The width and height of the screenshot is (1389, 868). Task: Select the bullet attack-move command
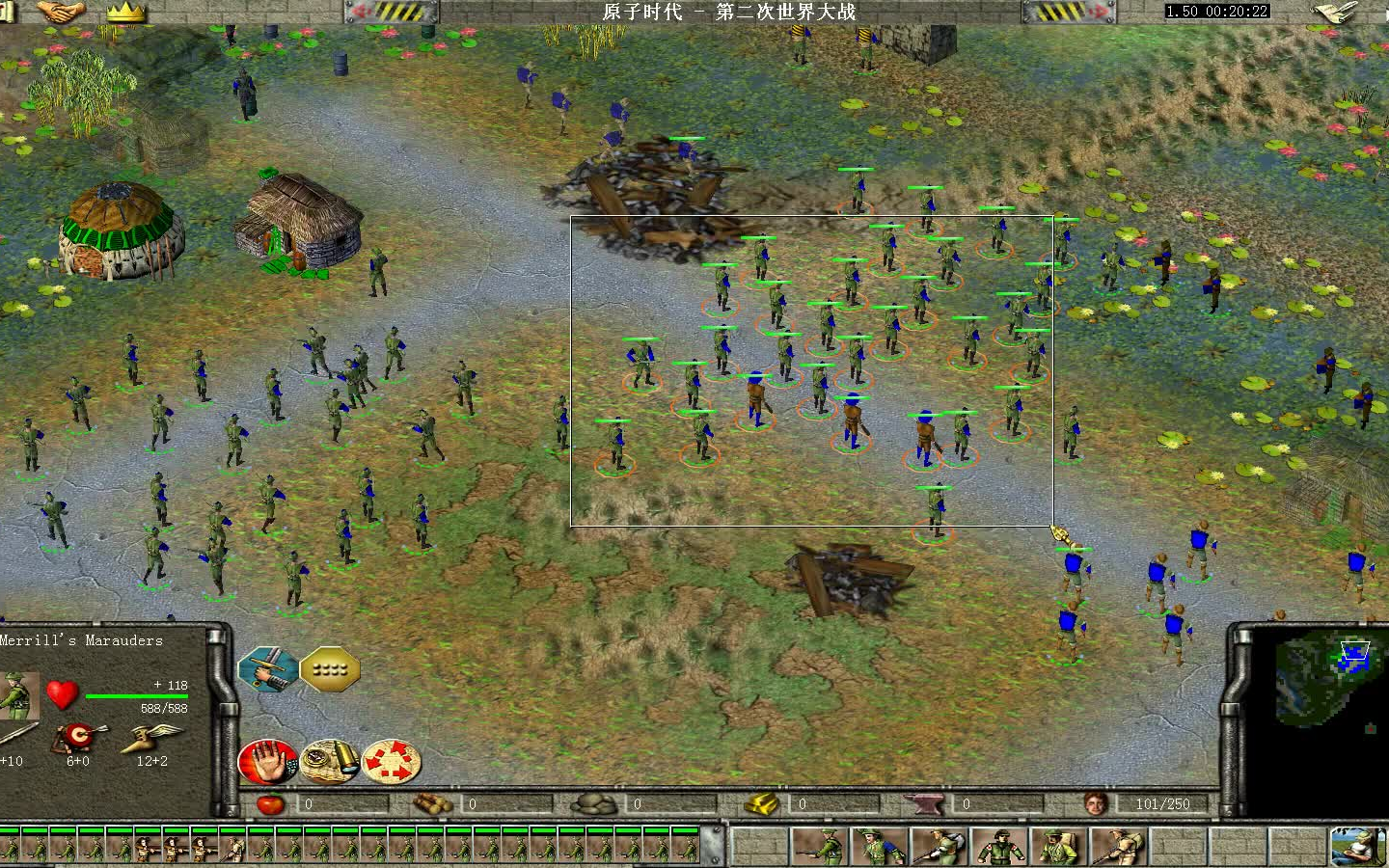click(328, 761)
